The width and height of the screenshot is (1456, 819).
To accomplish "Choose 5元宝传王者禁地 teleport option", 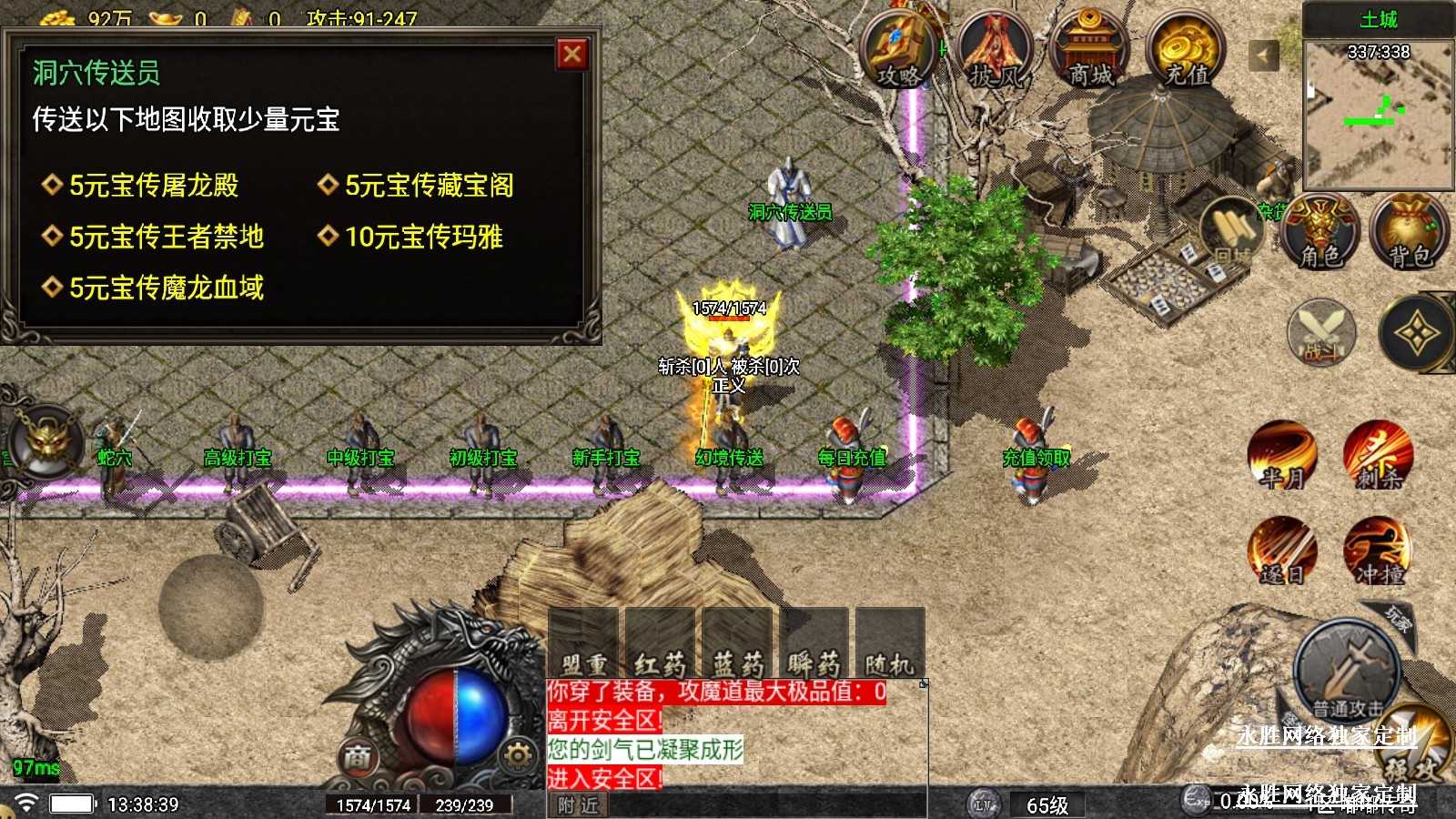I will (x=166, y=237).
